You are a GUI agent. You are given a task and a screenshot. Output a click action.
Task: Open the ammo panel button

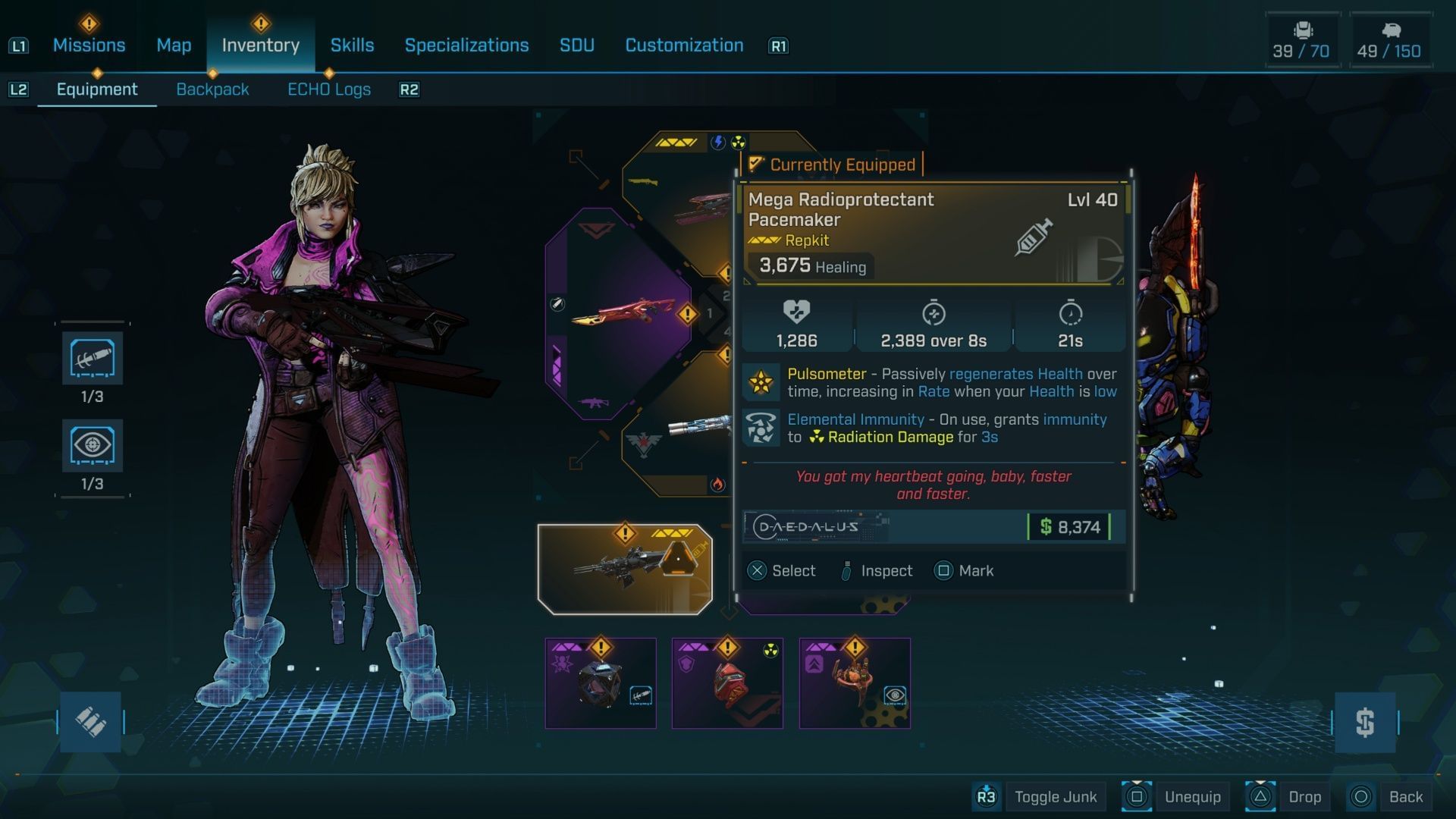90,722
